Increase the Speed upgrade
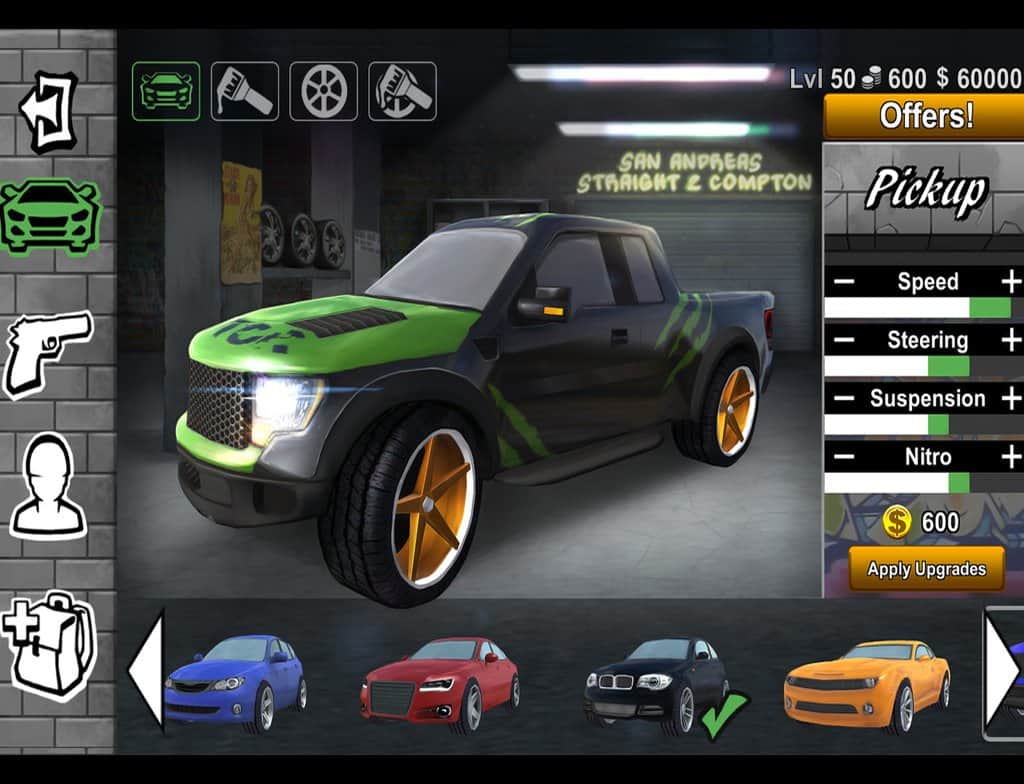 1010,281
